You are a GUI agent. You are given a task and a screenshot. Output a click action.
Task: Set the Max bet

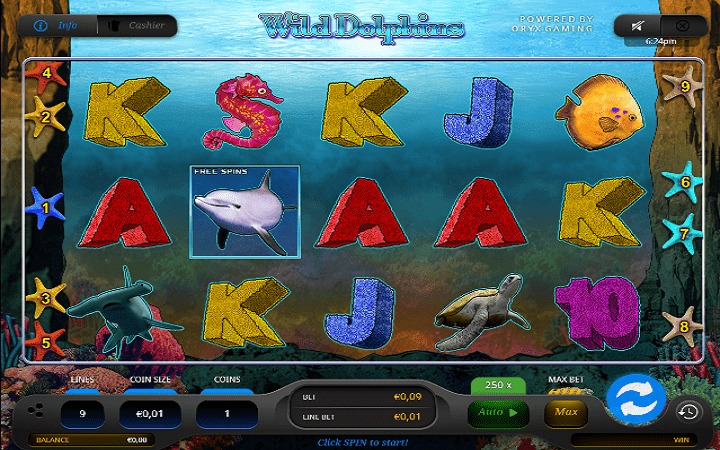coord(565,411)
